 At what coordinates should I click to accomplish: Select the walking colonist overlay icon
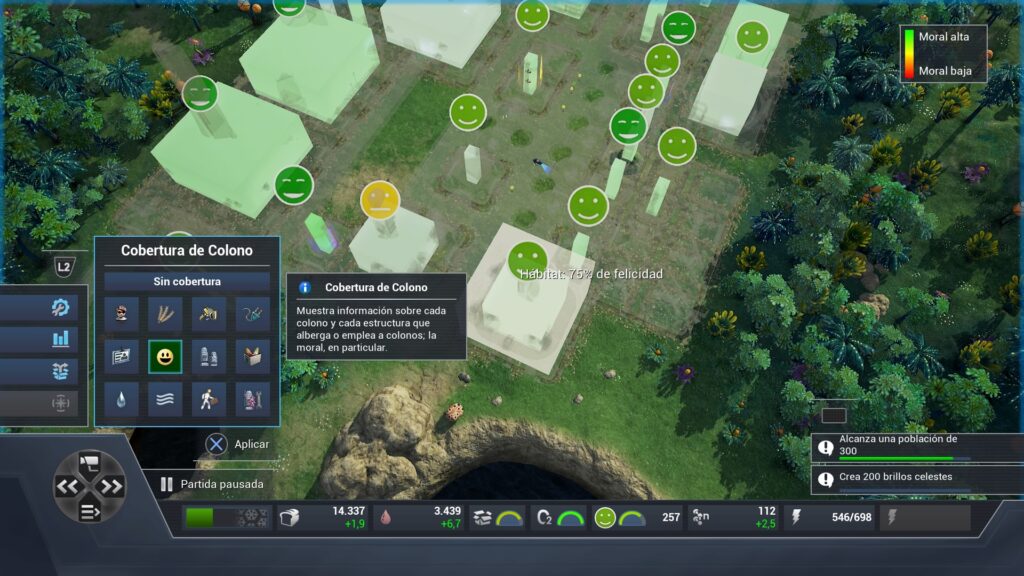208,399
